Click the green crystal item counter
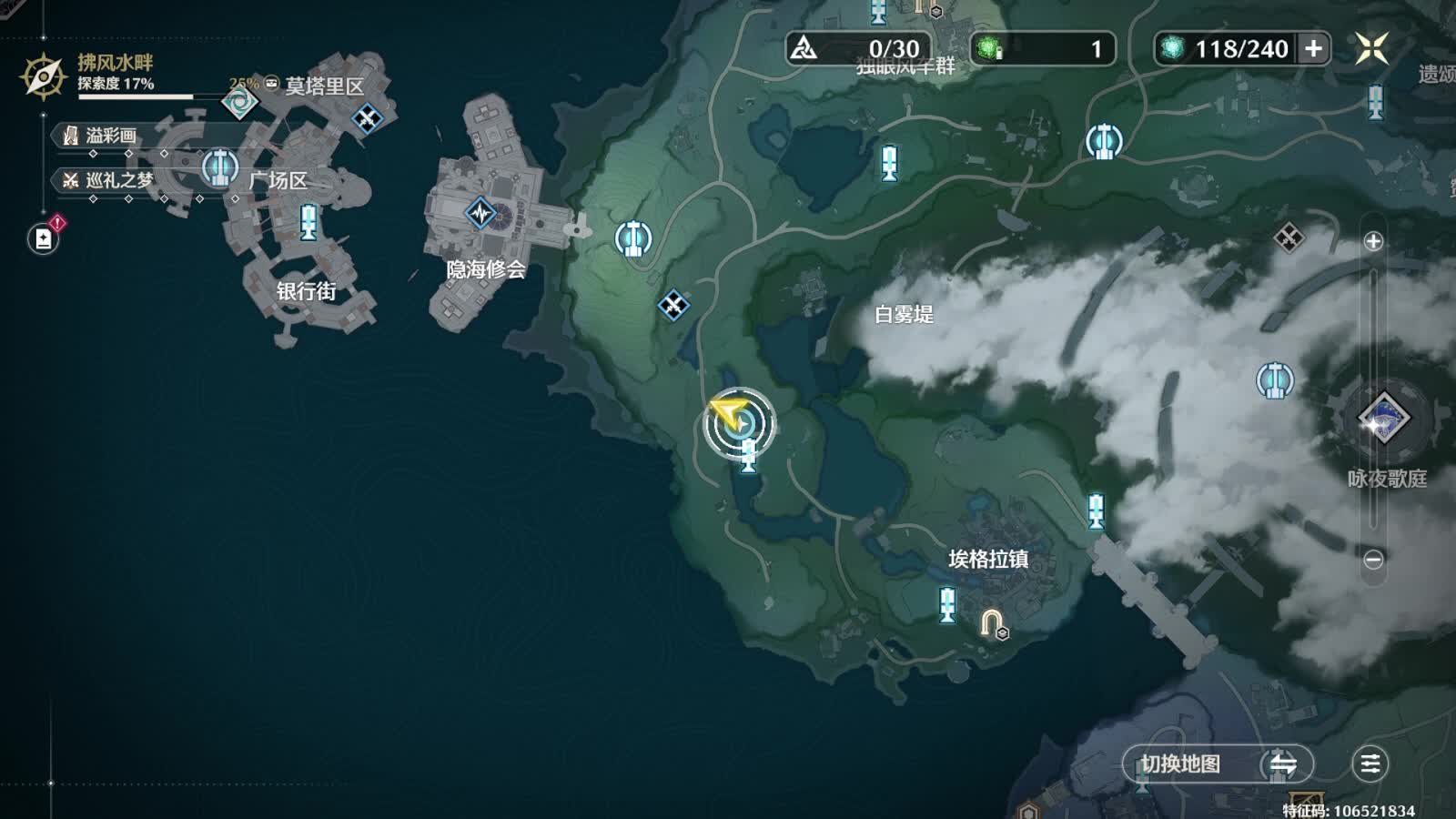This screenshot has width=1456, height=819. click(x=1042, y=48)
